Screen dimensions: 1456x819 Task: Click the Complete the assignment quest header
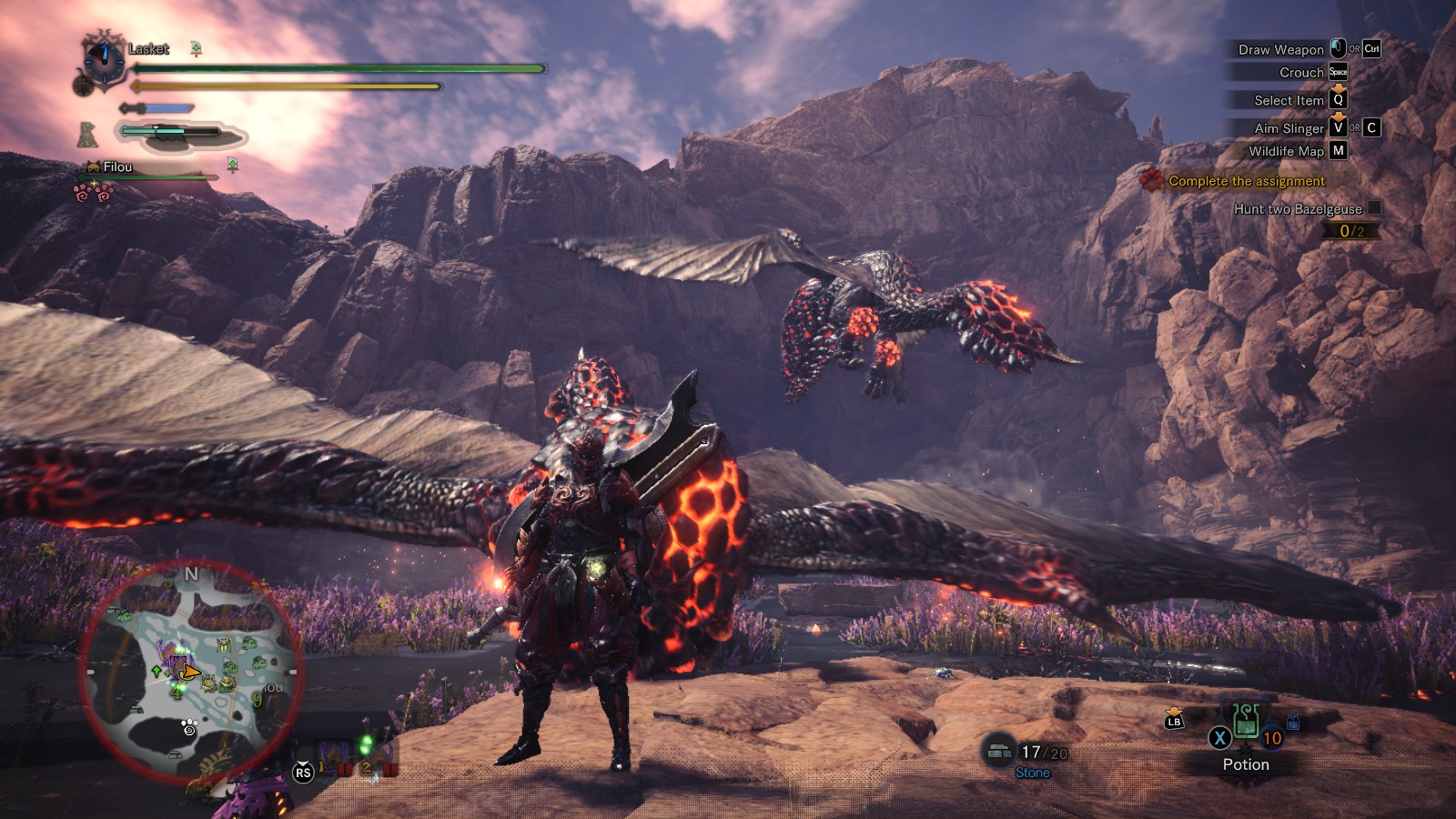tap(1246, 181)
